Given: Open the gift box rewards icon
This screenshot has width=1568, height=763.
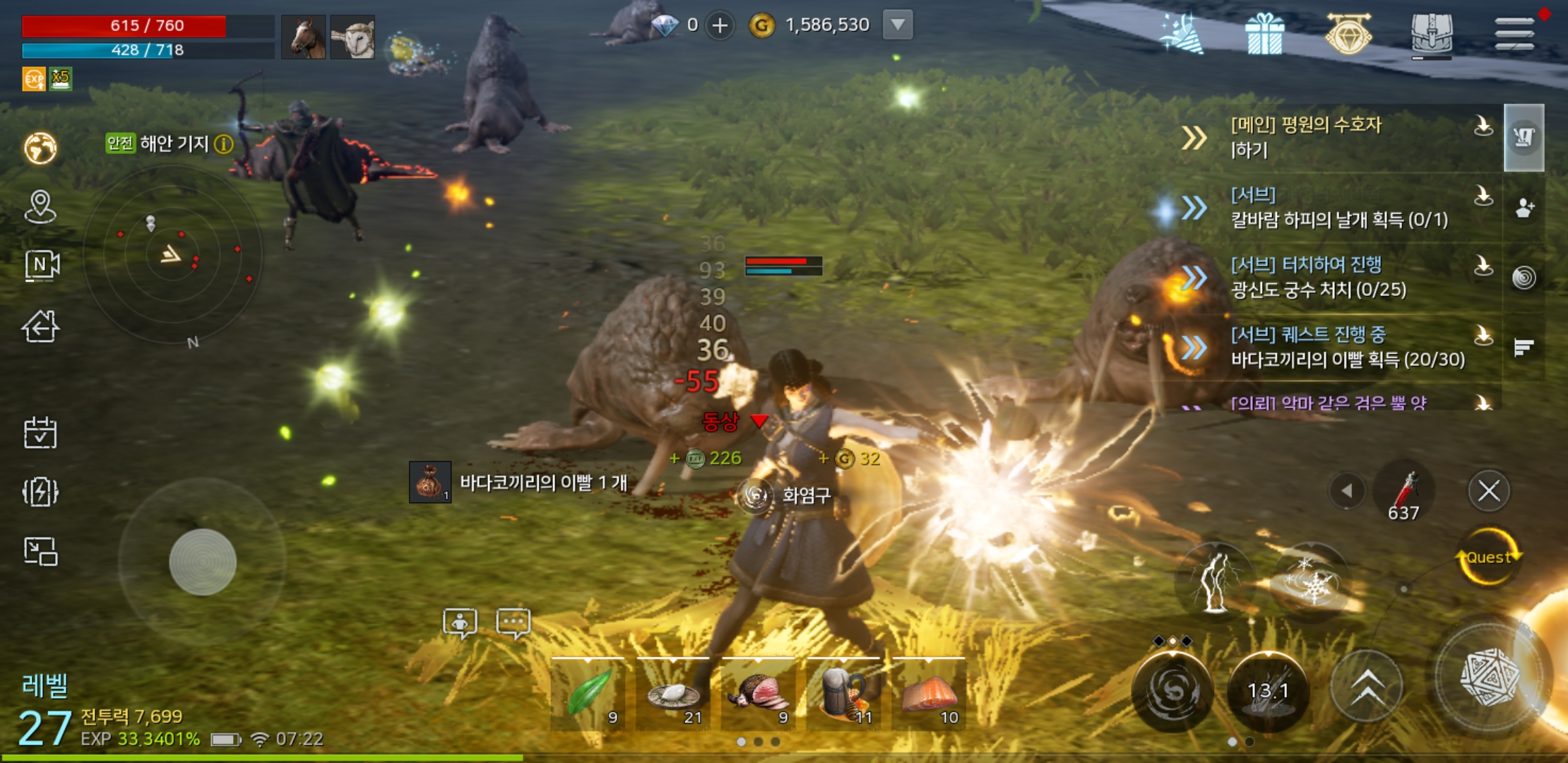Looking at the screenshot, I should pos(1264,34).
